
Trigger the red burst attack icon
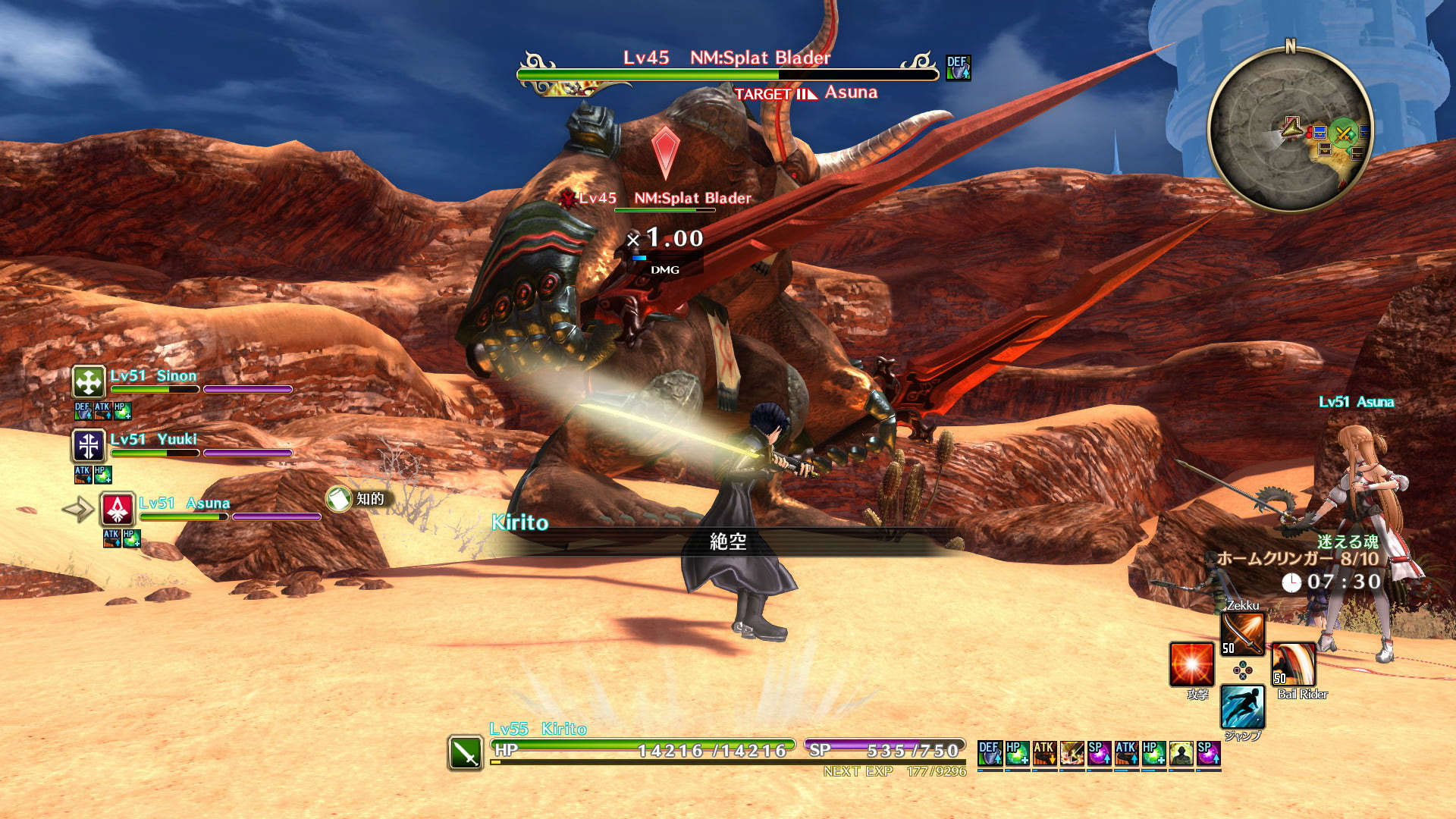[x=1191, y=664]
